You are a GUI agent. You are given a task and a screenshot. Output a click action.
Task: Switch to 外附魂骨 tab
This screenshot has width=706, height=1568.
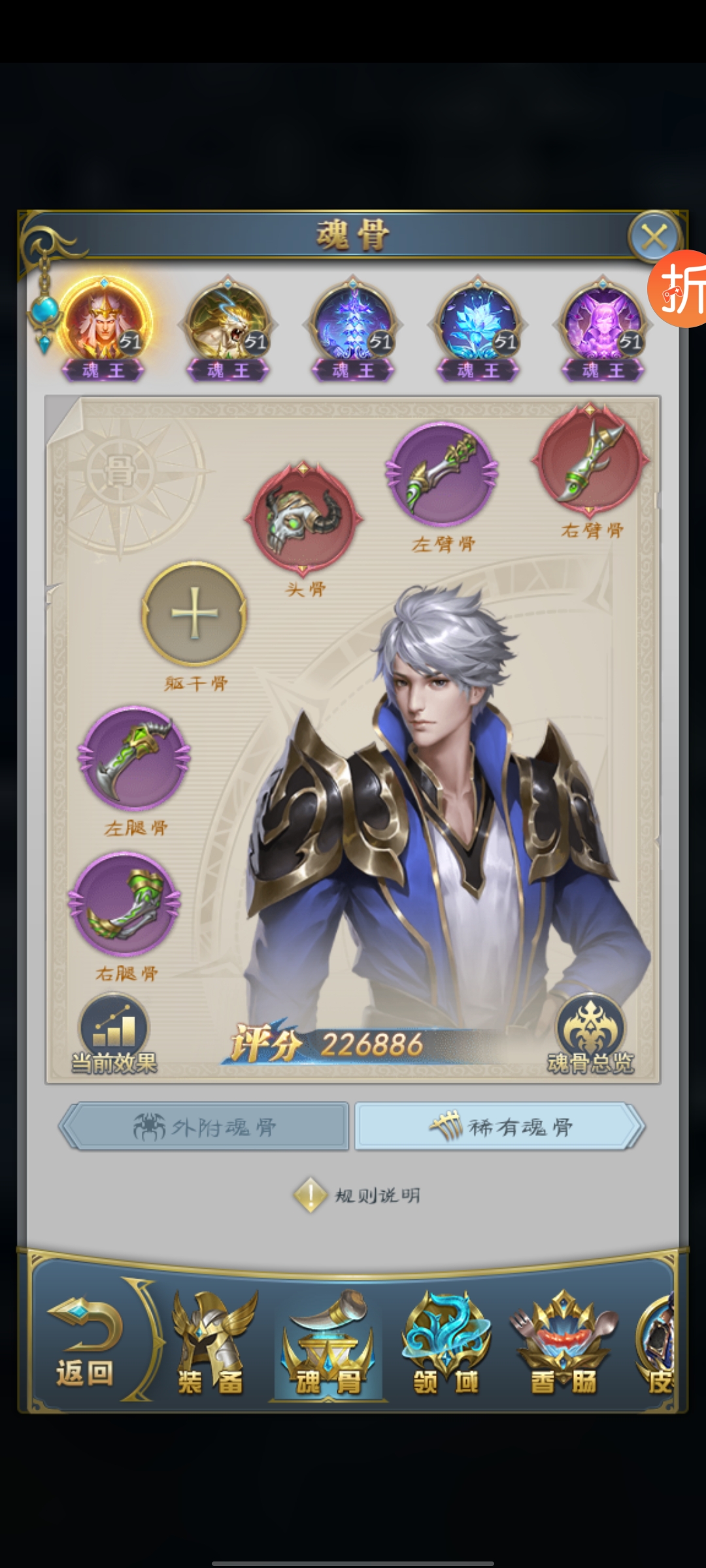click(205, 1126)
